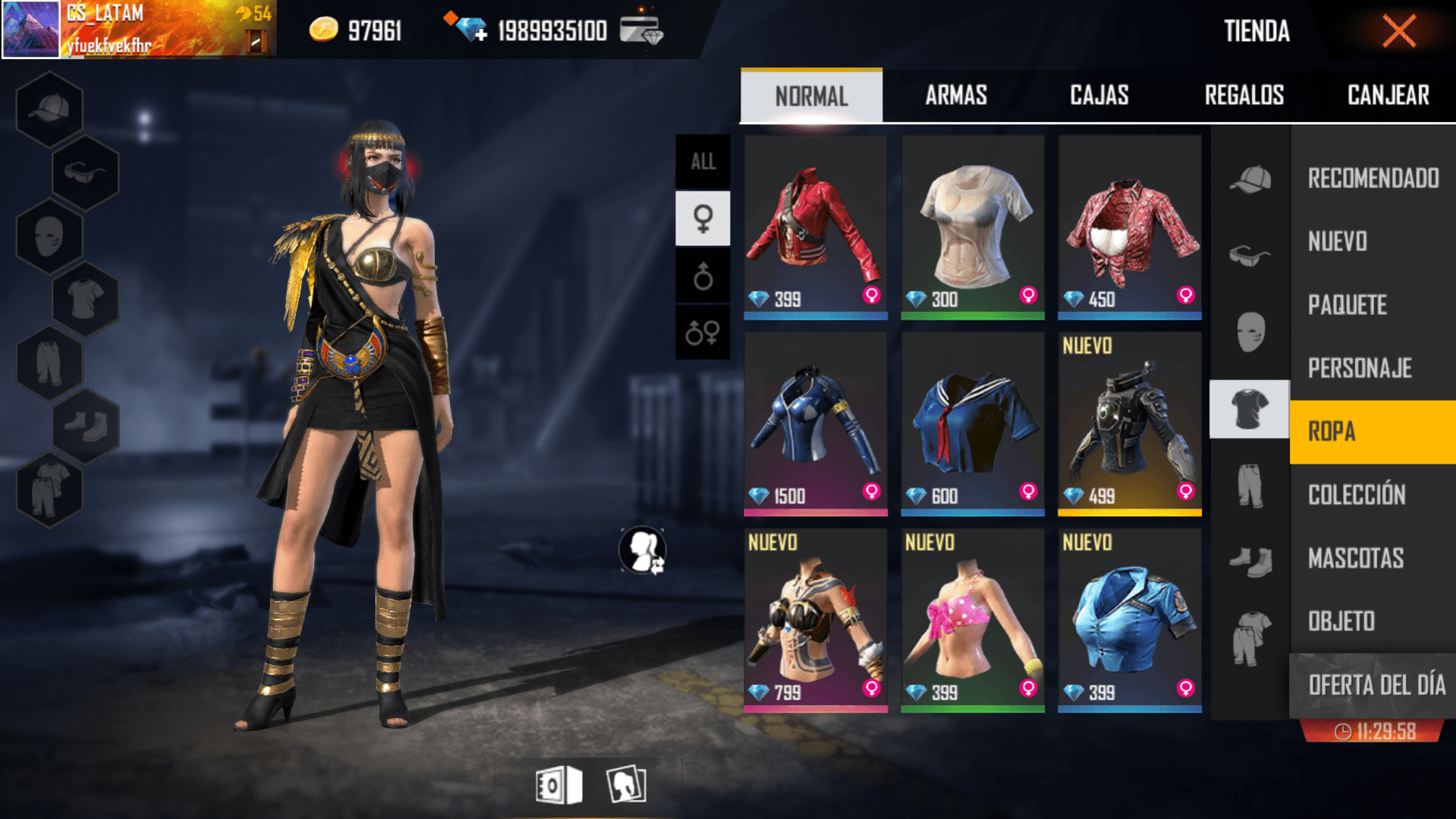Go to the REGALOS tab
Screen dimensions: 1456x819
[x=1244, y=96]
